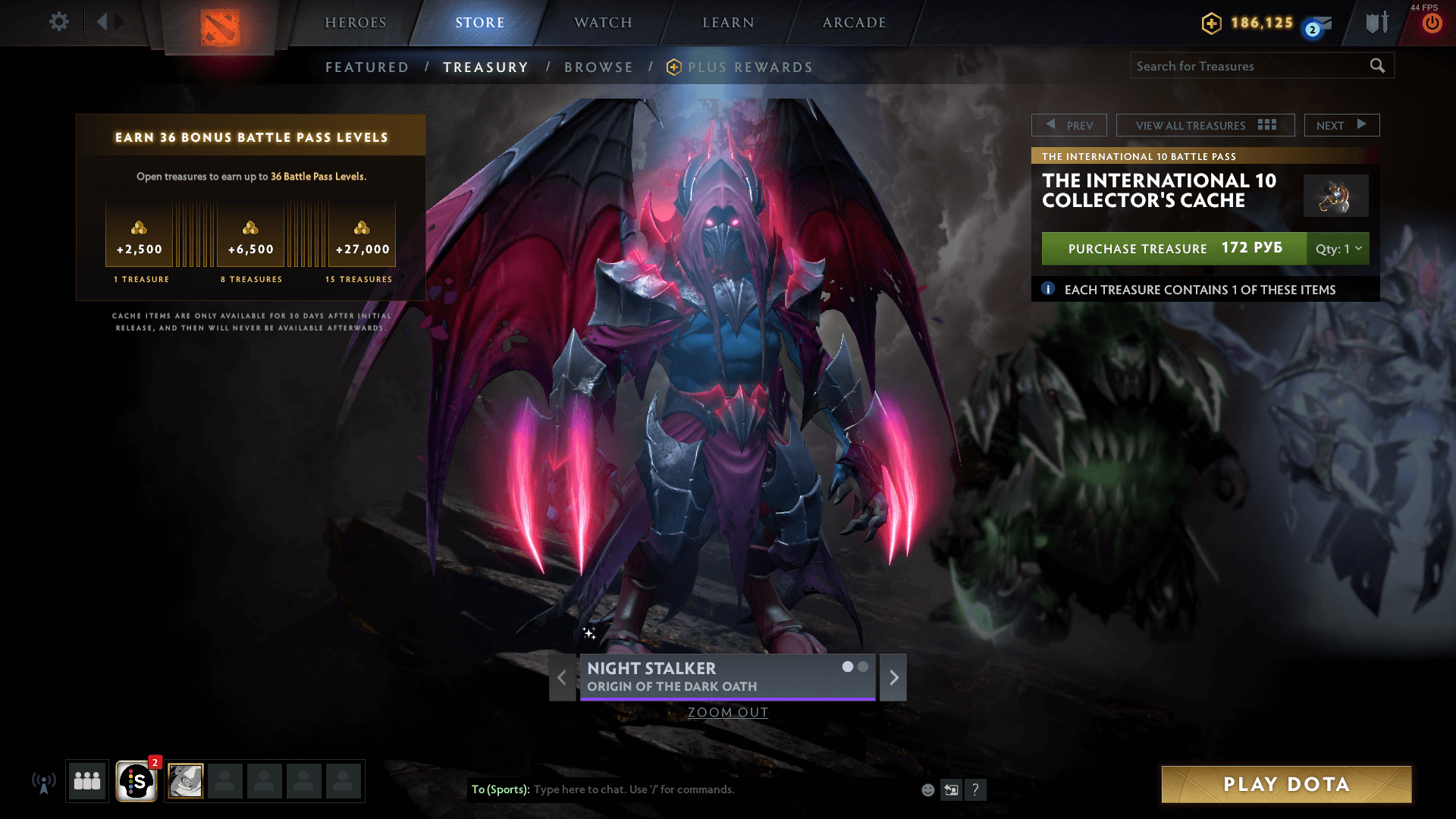
Task: Click the power button to exit Dota
Action: (x=1432, y=24)
